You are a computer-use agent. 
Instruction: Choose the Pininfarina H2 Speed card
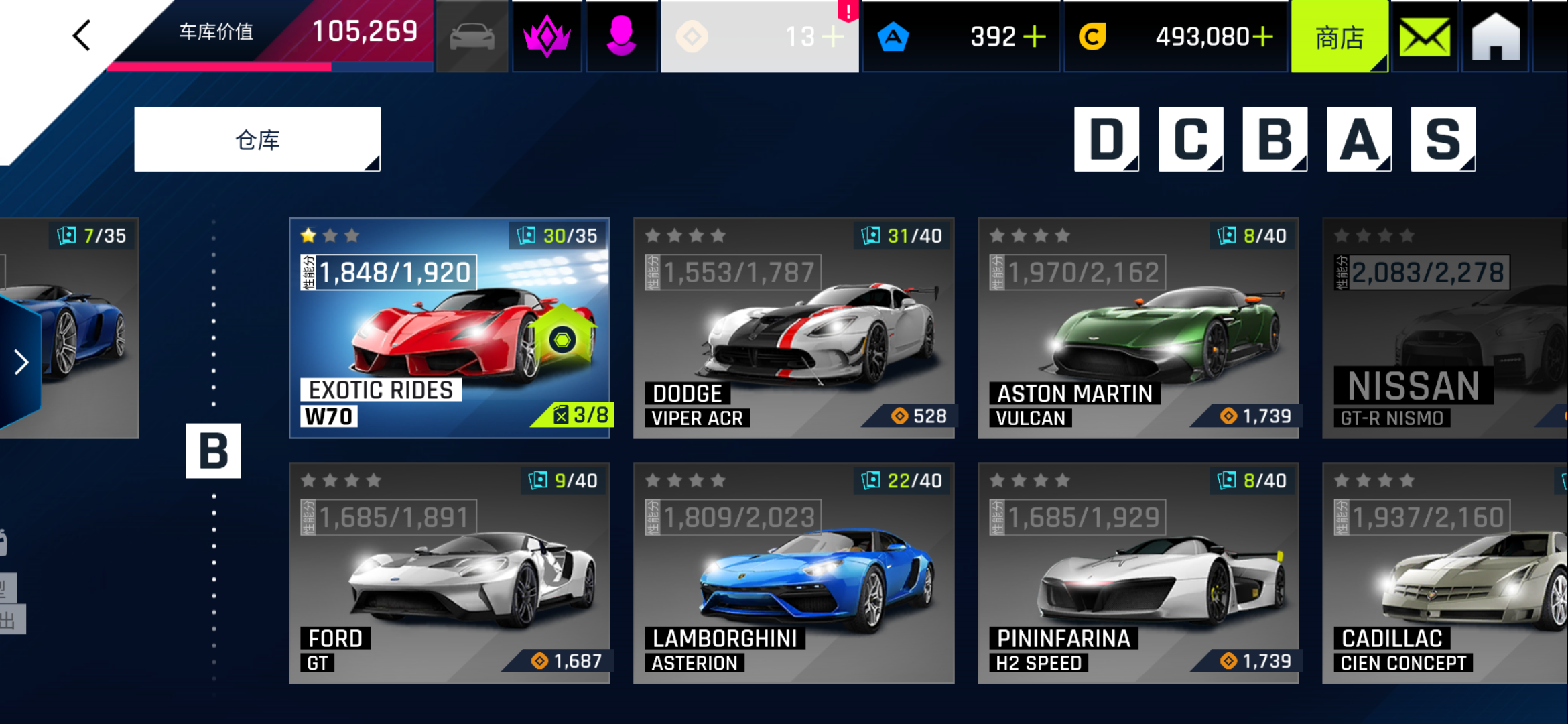coord(1138,573)
